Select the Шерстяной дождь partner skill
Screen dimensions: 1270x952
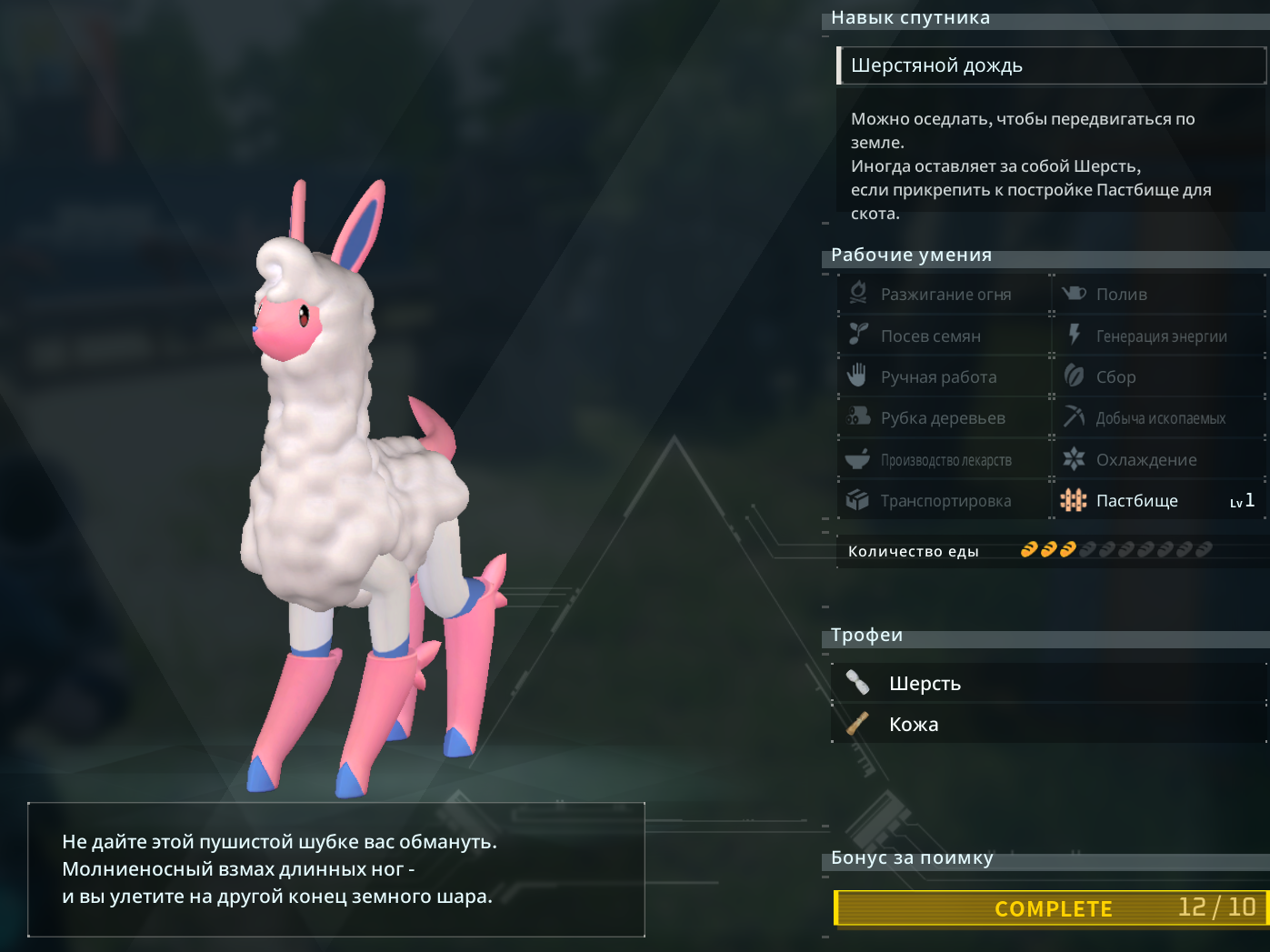1050,65
